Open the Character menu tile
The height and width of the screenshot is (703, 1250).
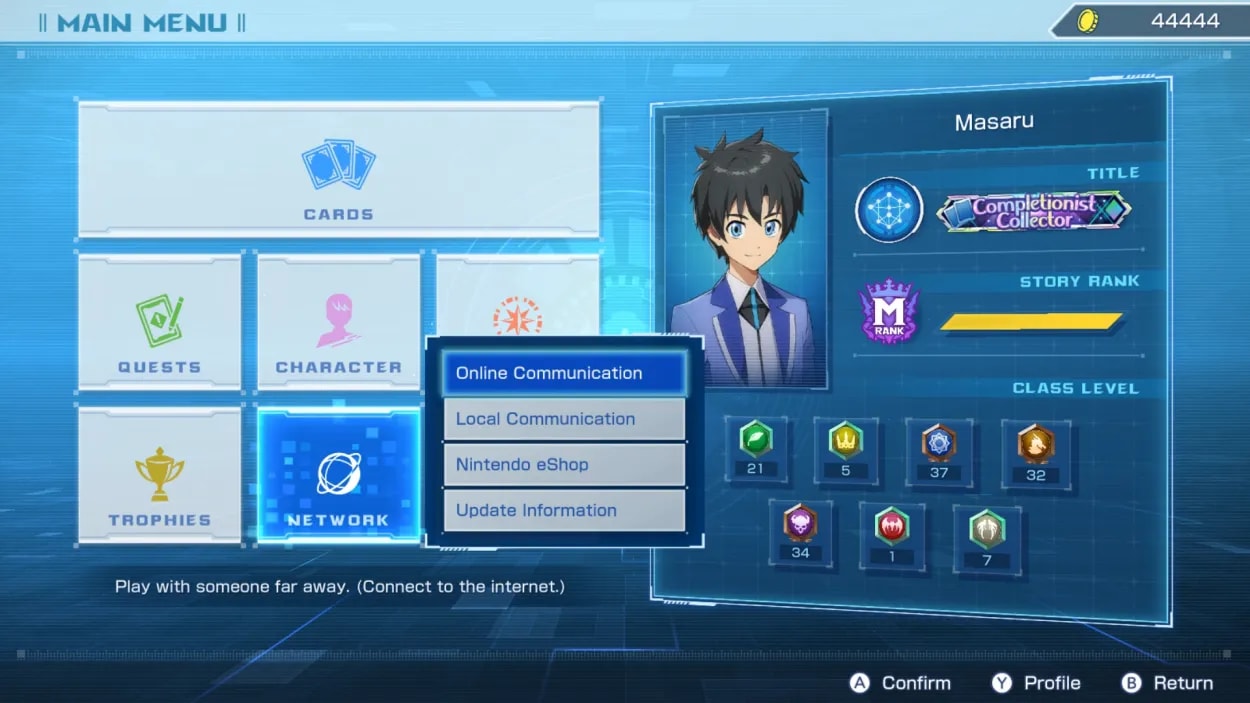click(338, 322)
